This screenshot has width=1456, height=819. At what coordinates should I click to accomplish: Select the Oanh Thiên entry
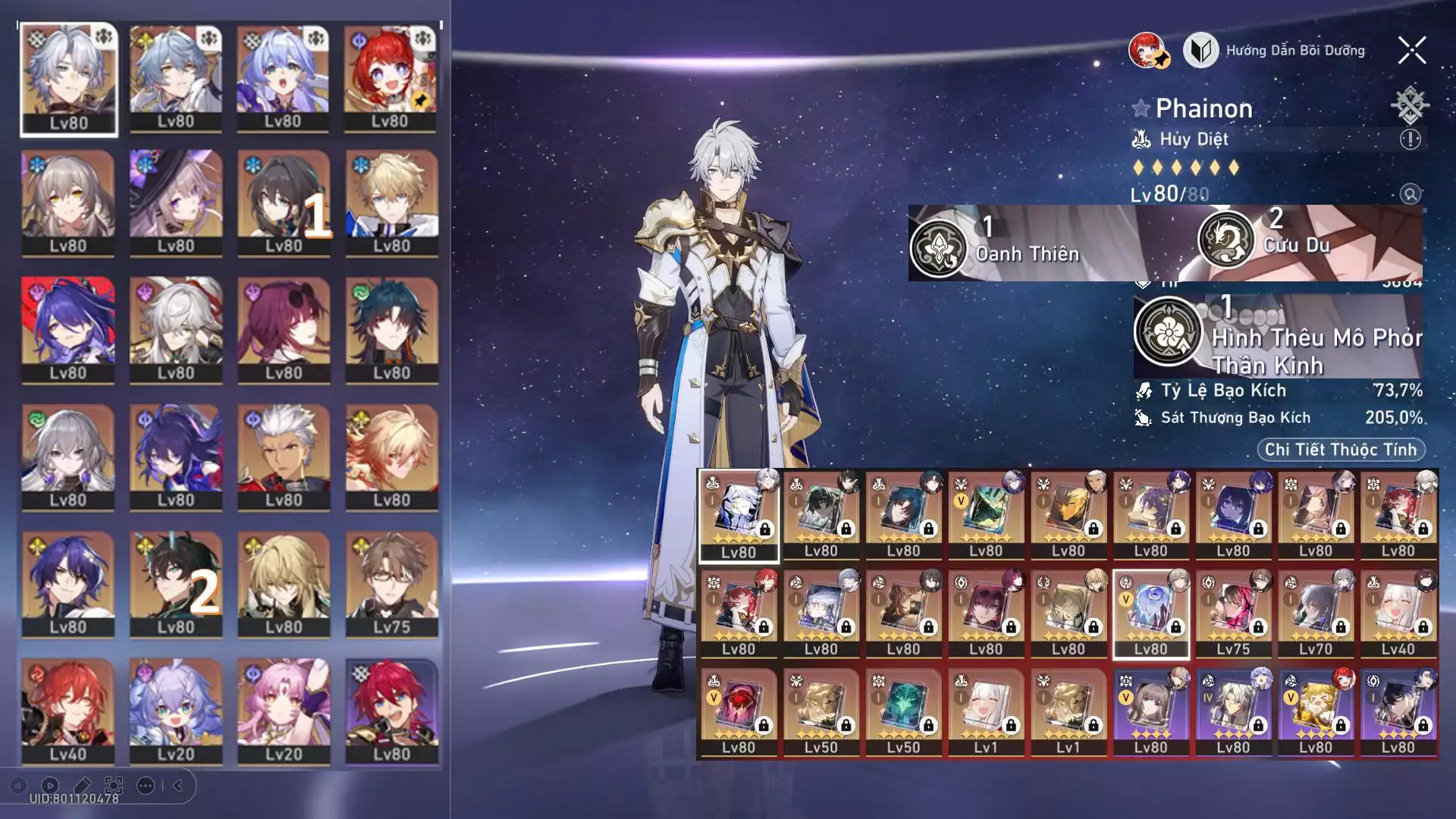pos(1009,244)
